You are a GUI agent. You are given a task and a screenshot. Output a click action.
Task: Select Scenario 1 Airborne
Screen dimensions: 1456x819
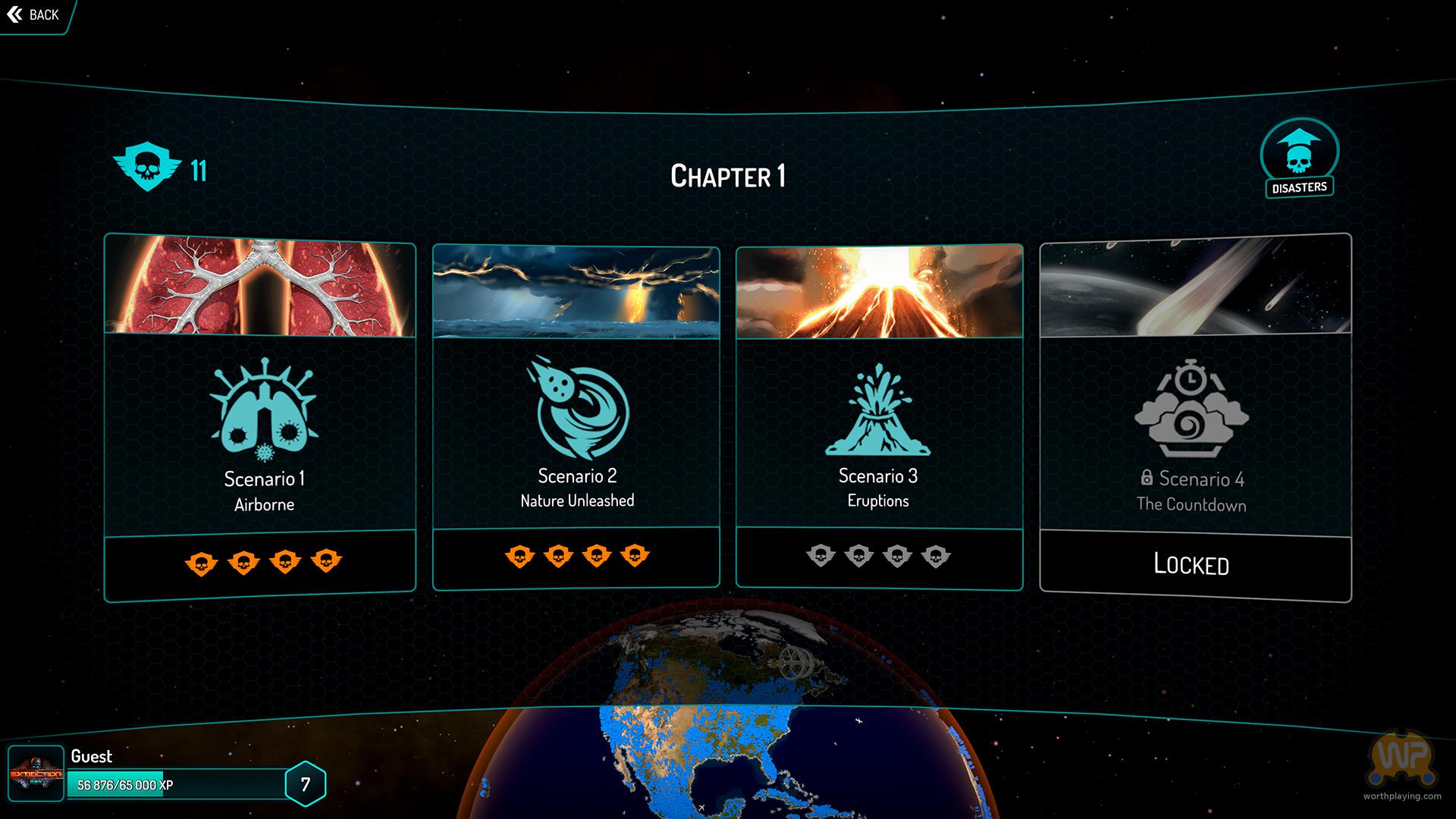coord(260,417)
